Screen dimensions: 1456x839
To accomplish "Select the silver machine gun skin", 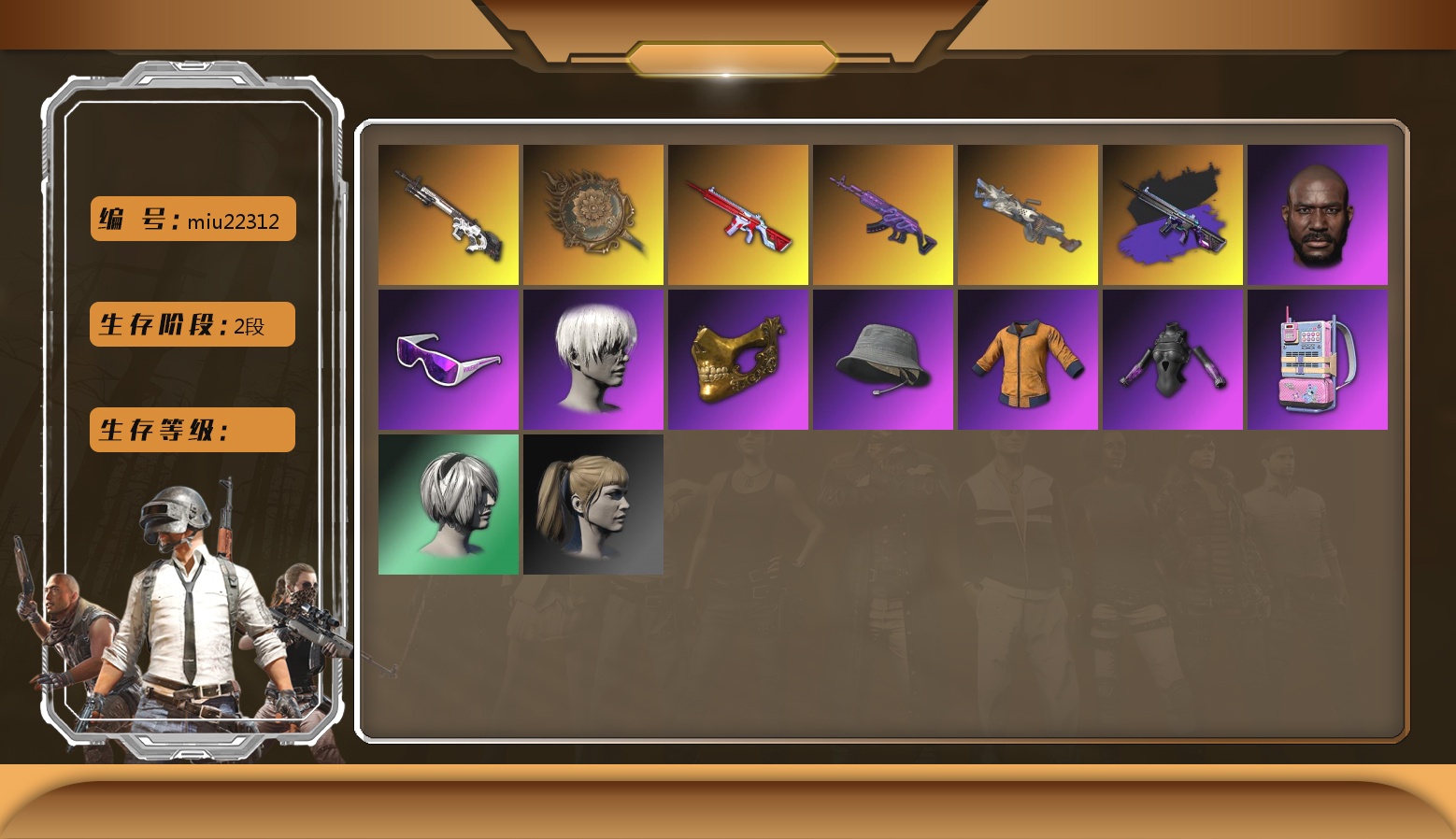I will tap(1028, 215).
